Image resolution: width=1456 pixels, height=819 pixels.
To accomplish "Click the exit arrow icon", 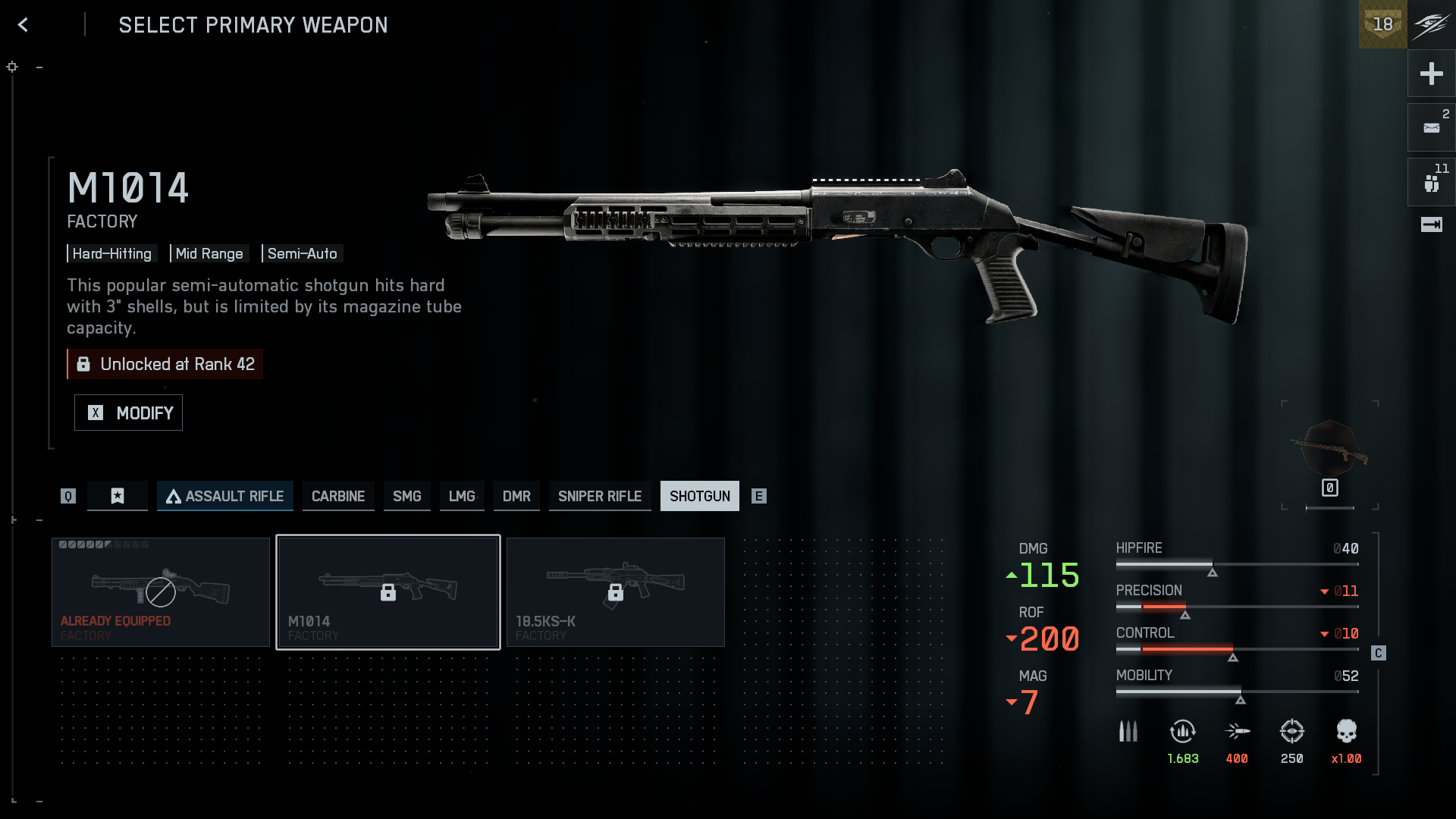I will tap(1431, 224).
